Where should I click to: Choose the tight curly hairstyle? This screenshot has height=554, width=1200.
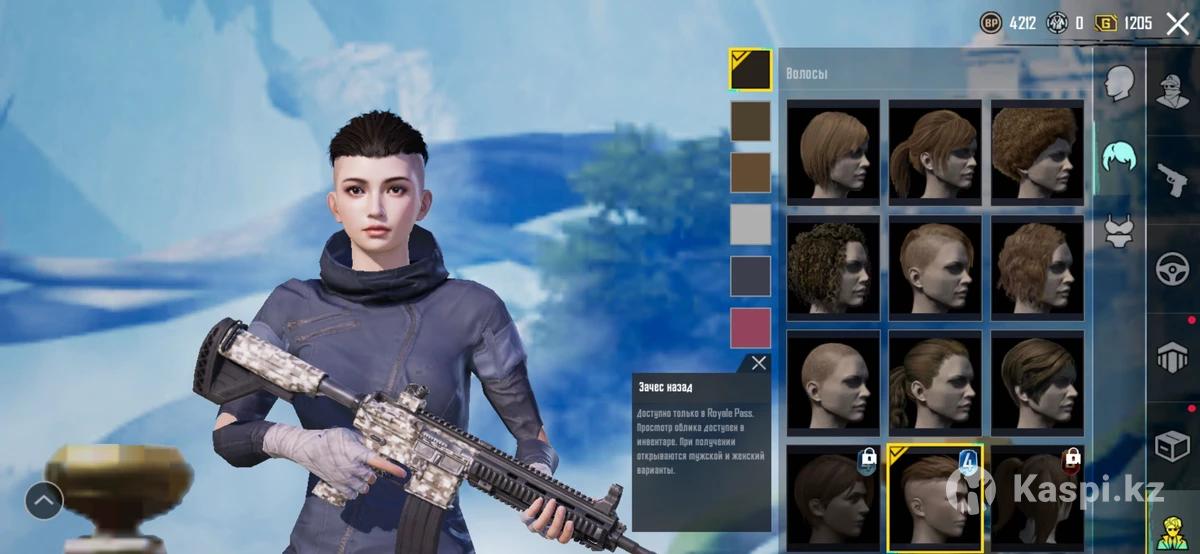tap(833, 267)
